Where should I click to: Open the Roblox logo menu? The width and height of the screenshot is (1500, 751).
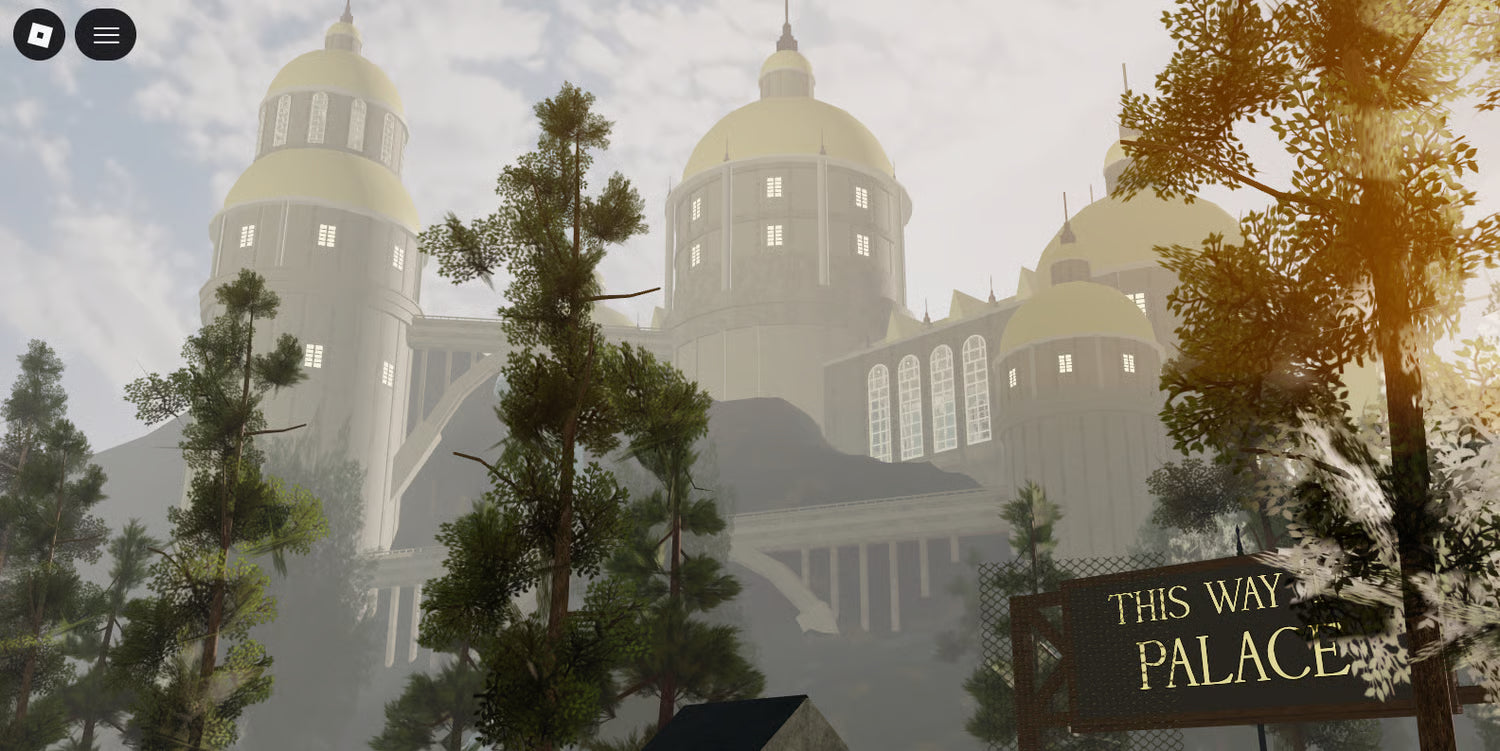(x=39, y=35)
